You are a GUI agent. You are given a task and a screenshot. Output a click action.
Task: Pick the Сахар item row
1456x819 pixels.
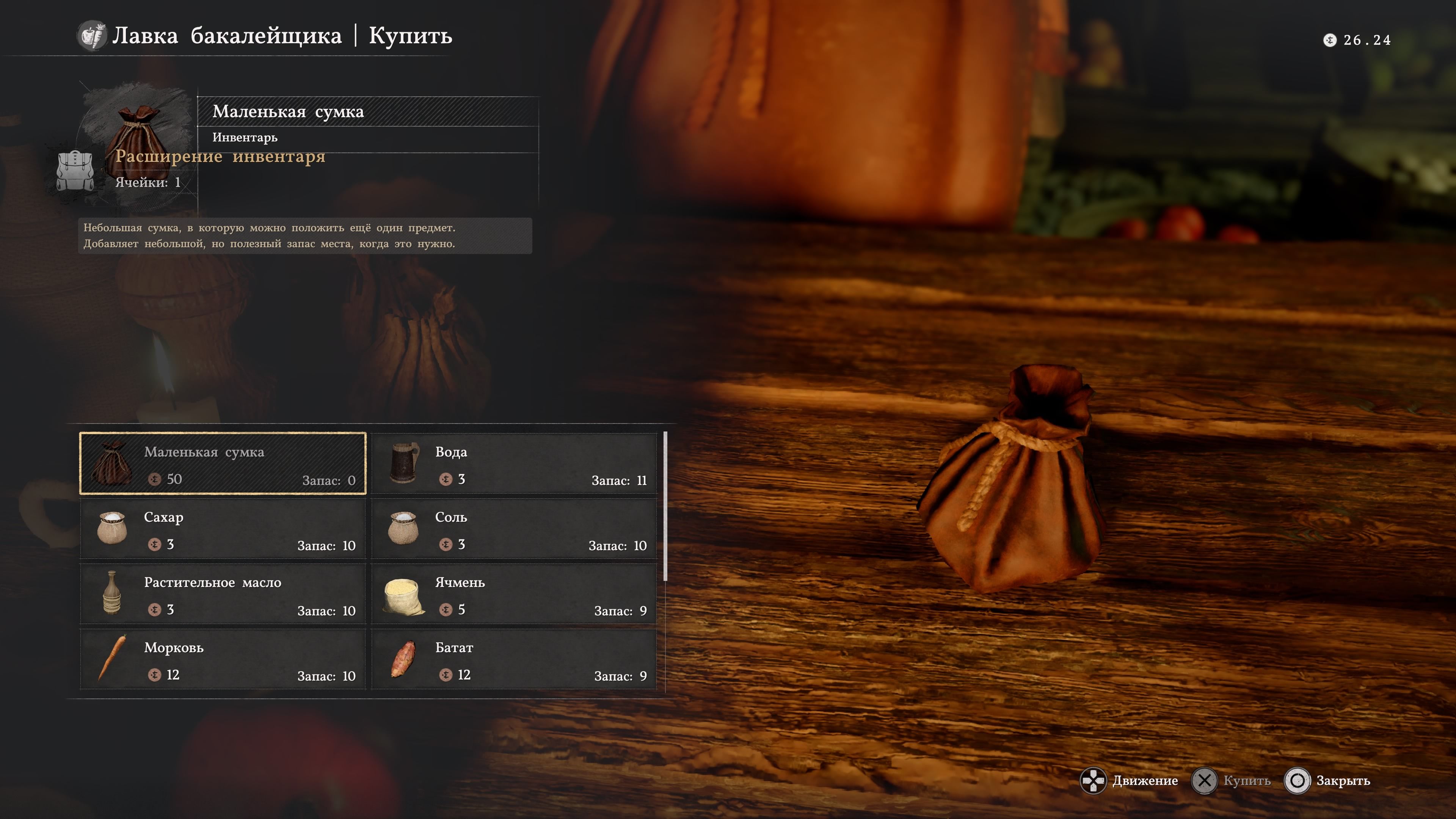[x=223, y=529]
